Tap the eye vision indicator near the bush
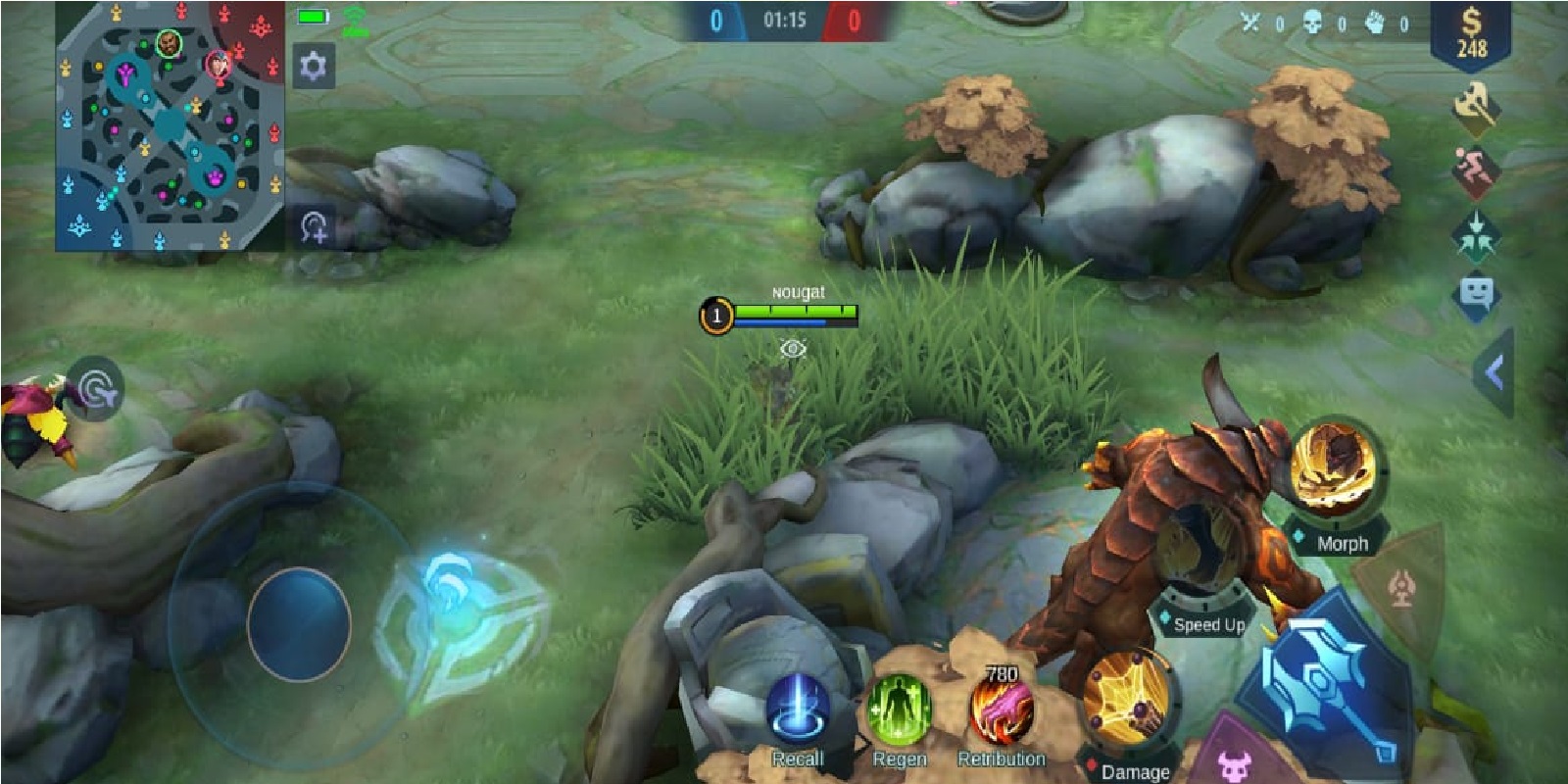Viewport: 1568px width, 784px height. click(792, 349)
